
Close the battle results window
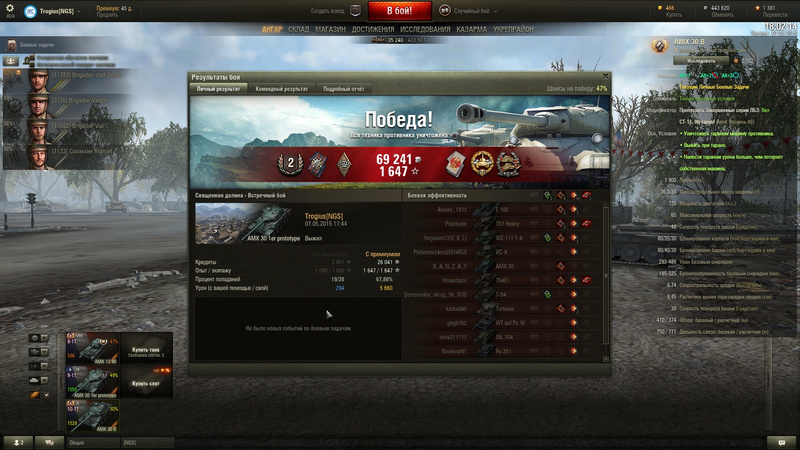[x=604, y=76]
